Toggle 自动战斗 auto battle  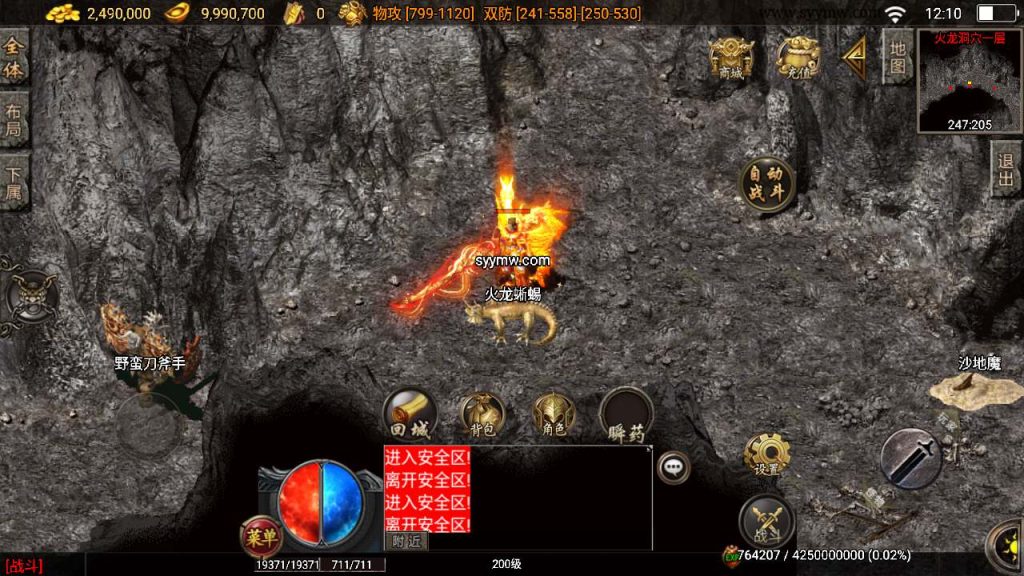tap(767, 184)
